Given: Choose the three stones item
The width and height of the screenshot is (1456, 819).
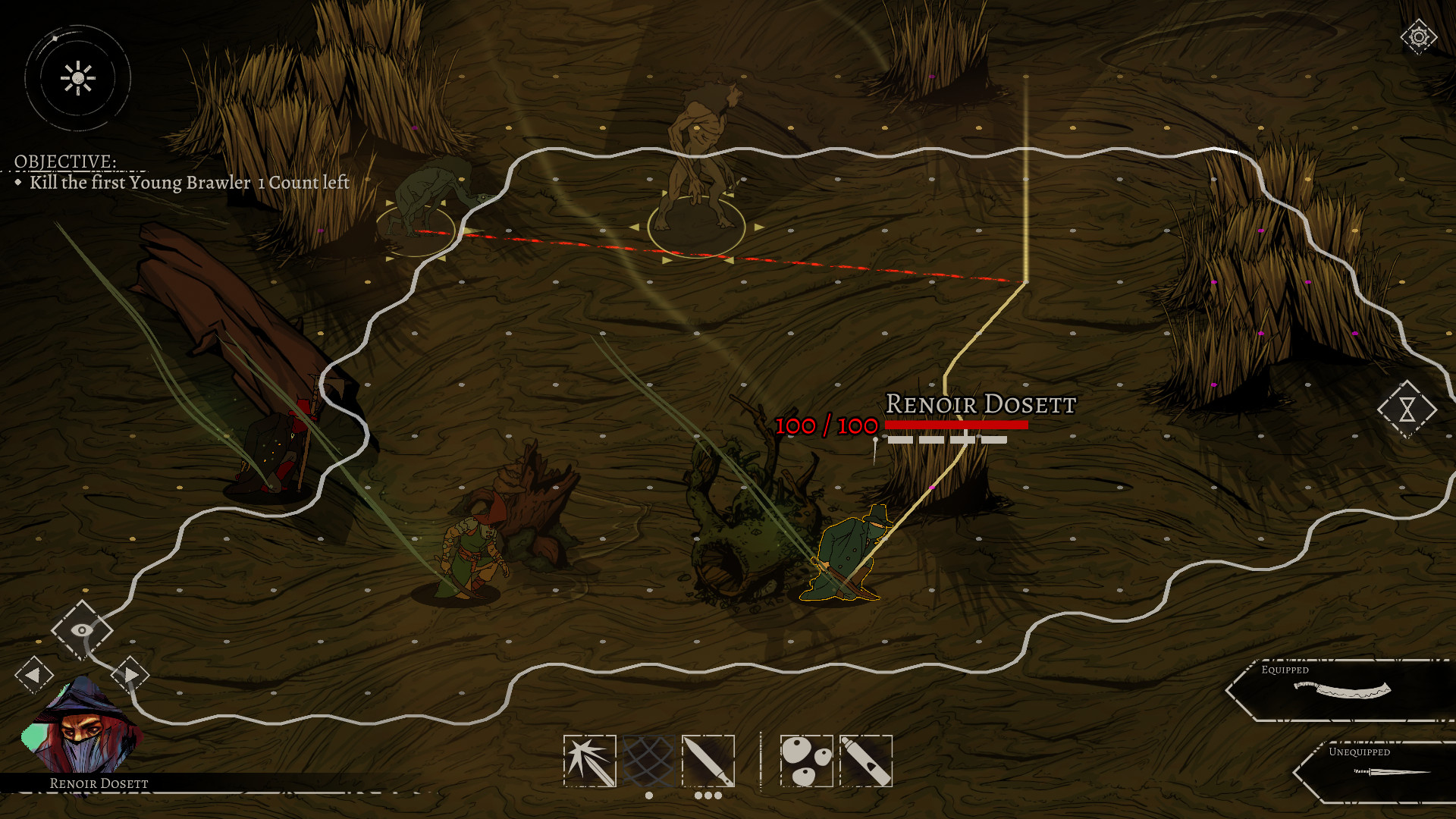Looking at the screenshot, I should pos(806,761).
